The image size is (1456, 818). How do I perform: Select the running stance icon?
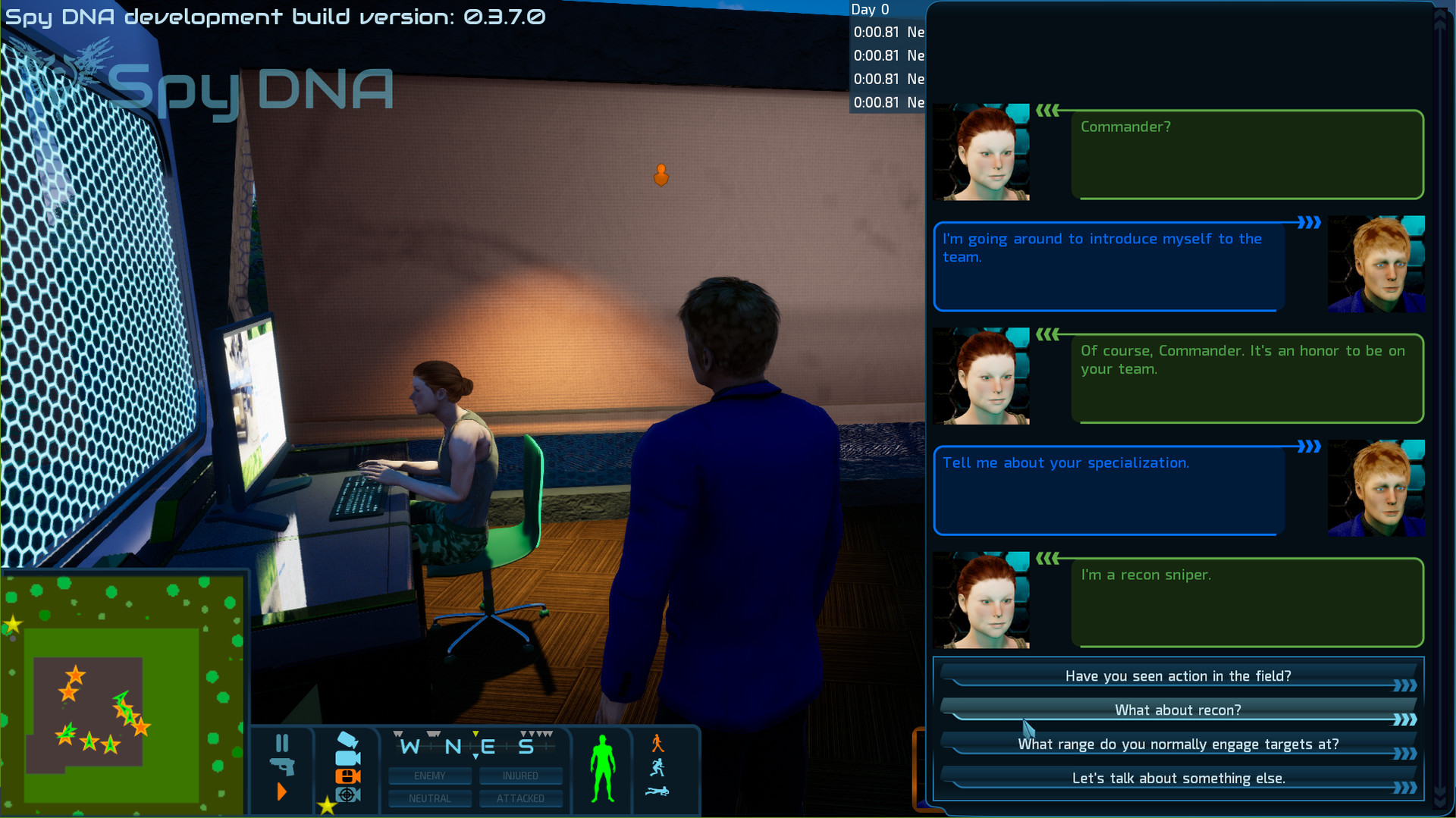658,766
